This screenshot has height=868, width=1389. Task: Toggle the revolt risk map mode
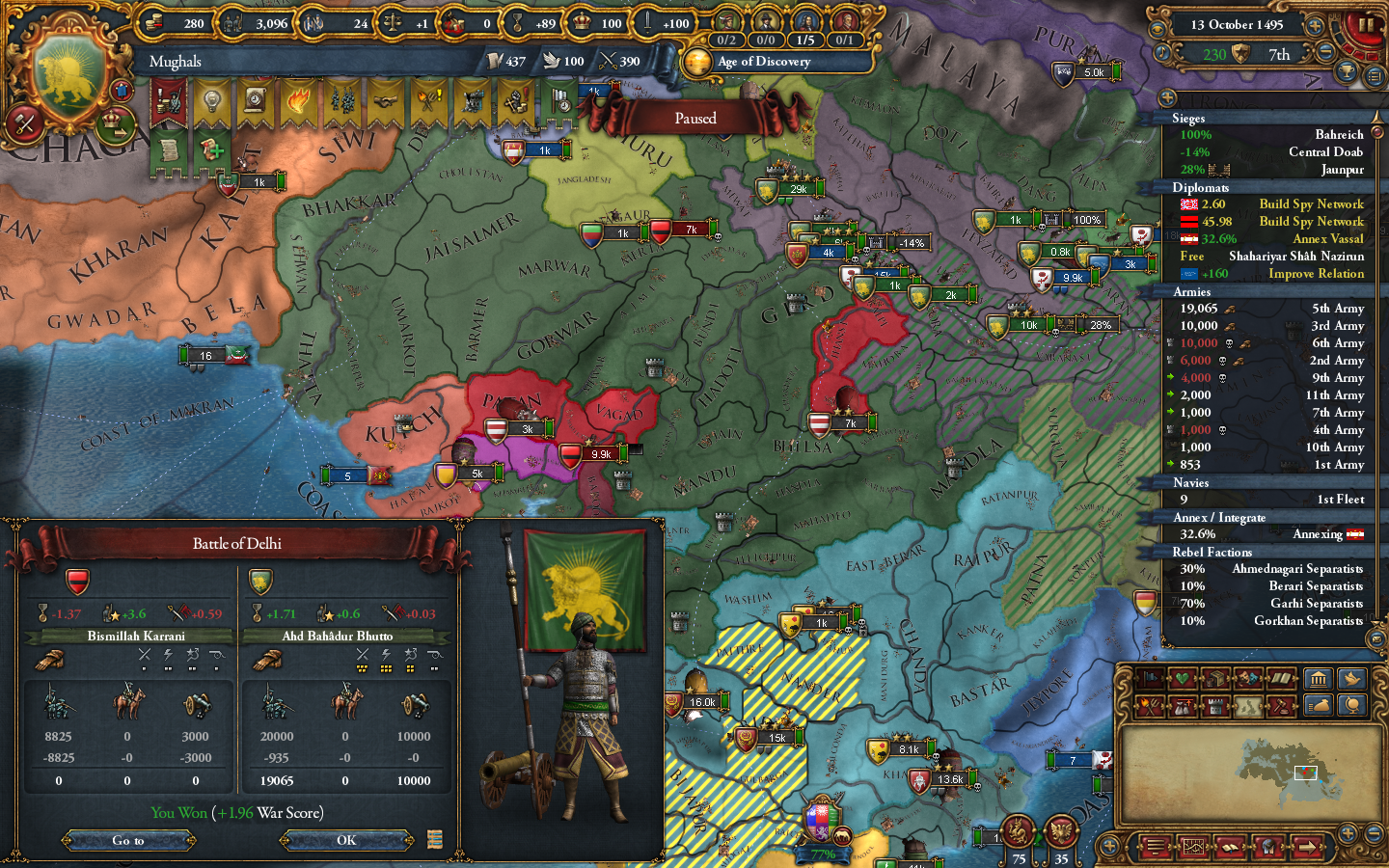1151,705
